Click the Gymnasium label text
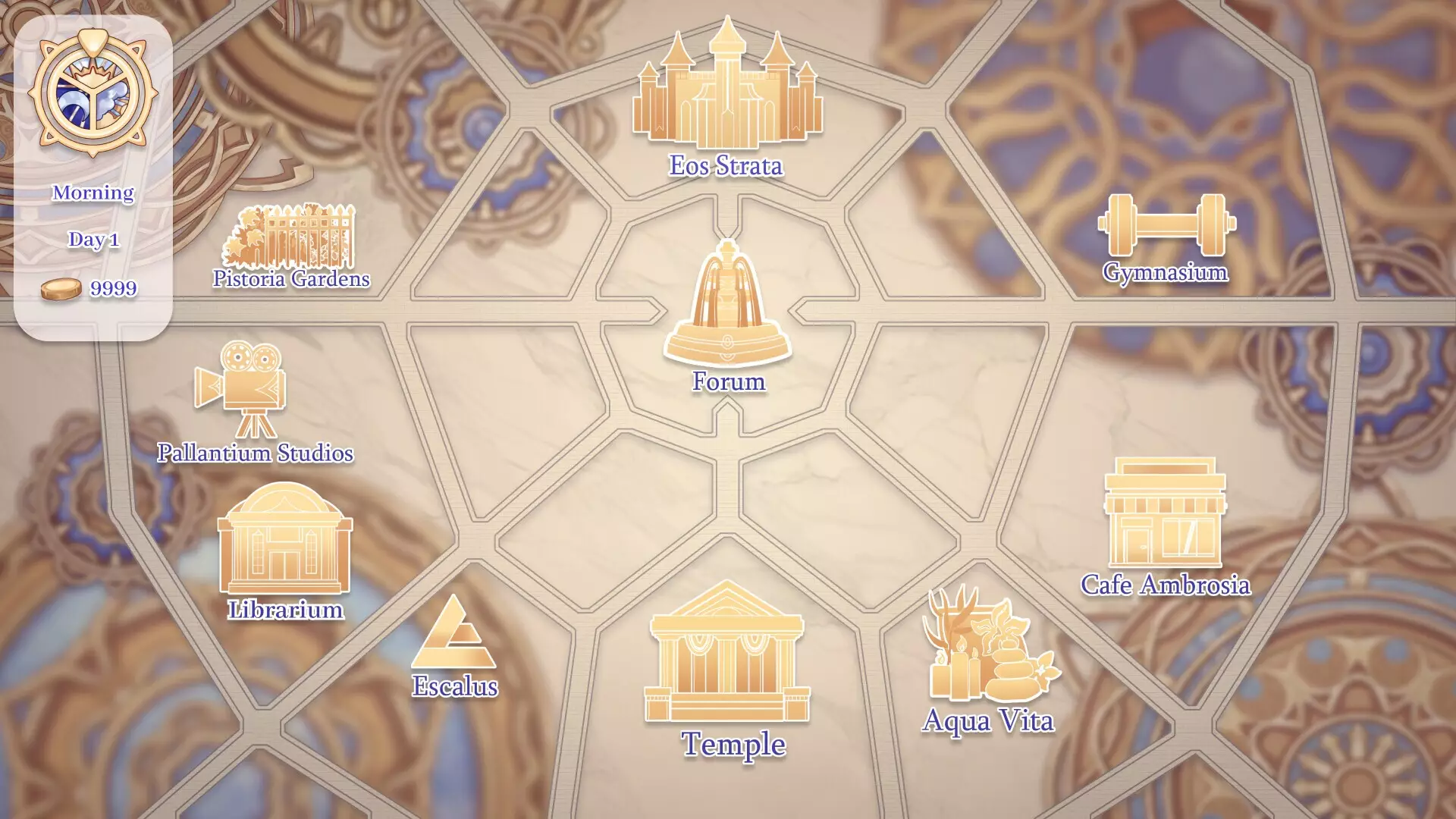1456x819 pixels. pos(1166,273)
